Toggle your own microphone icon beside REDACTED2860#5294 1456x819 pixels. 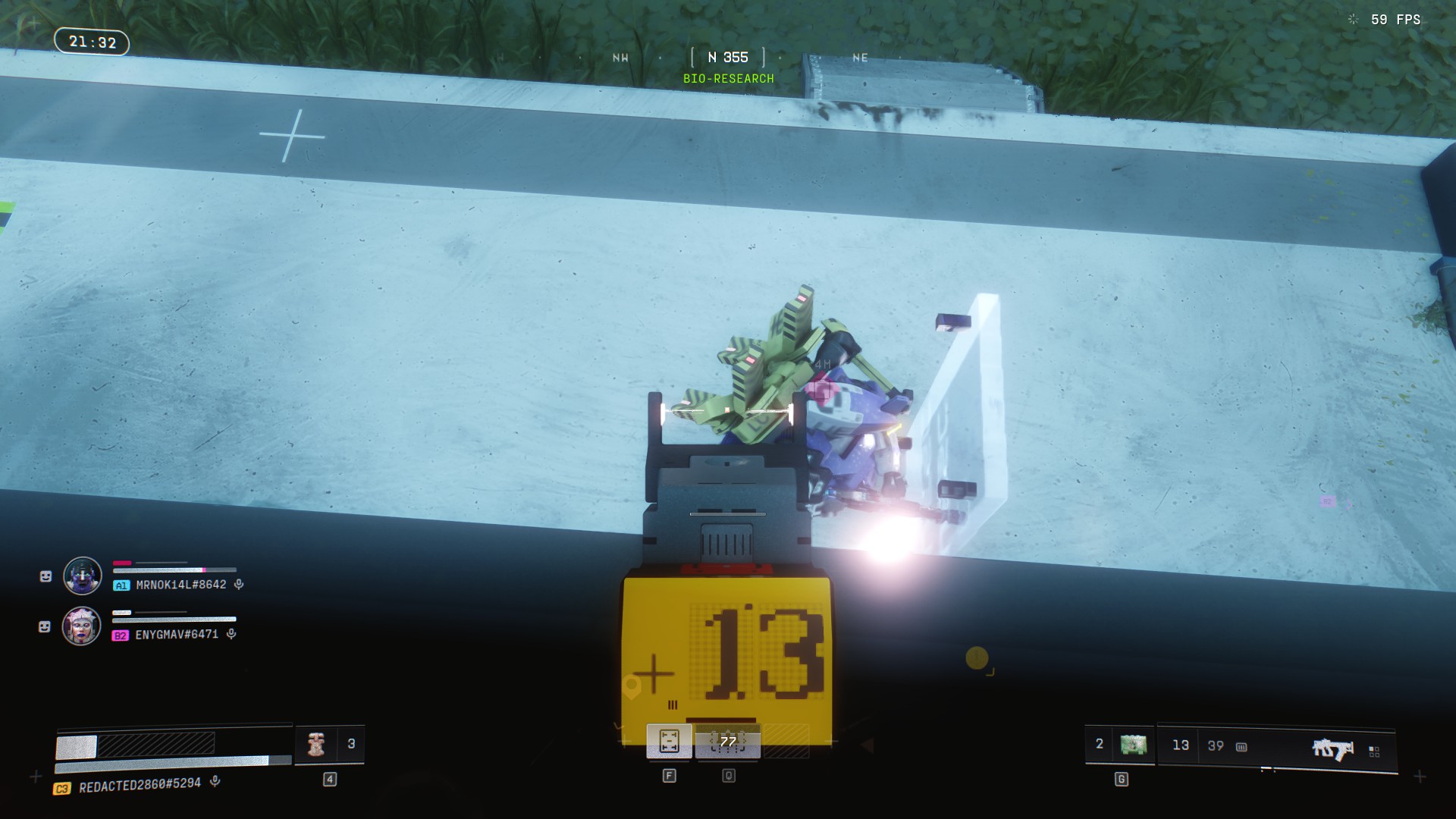click(215, 781)
